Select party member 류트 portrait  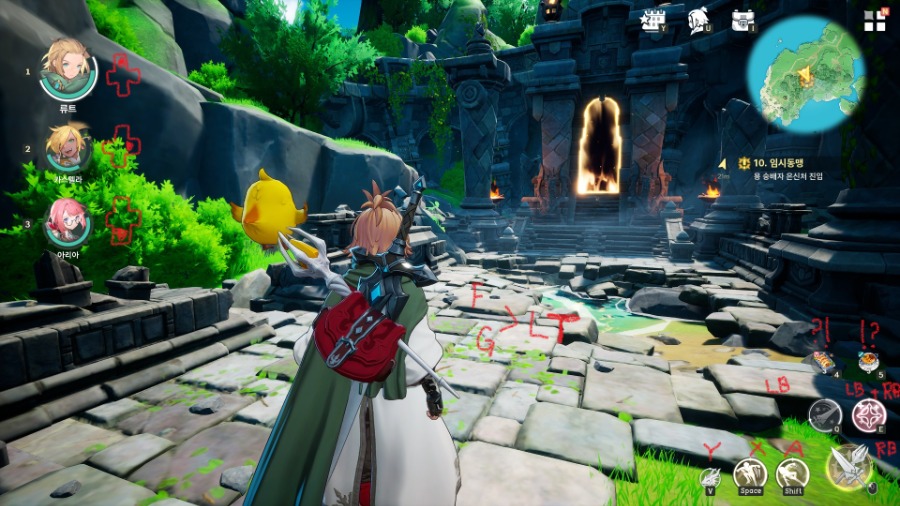tap(68, 68)
